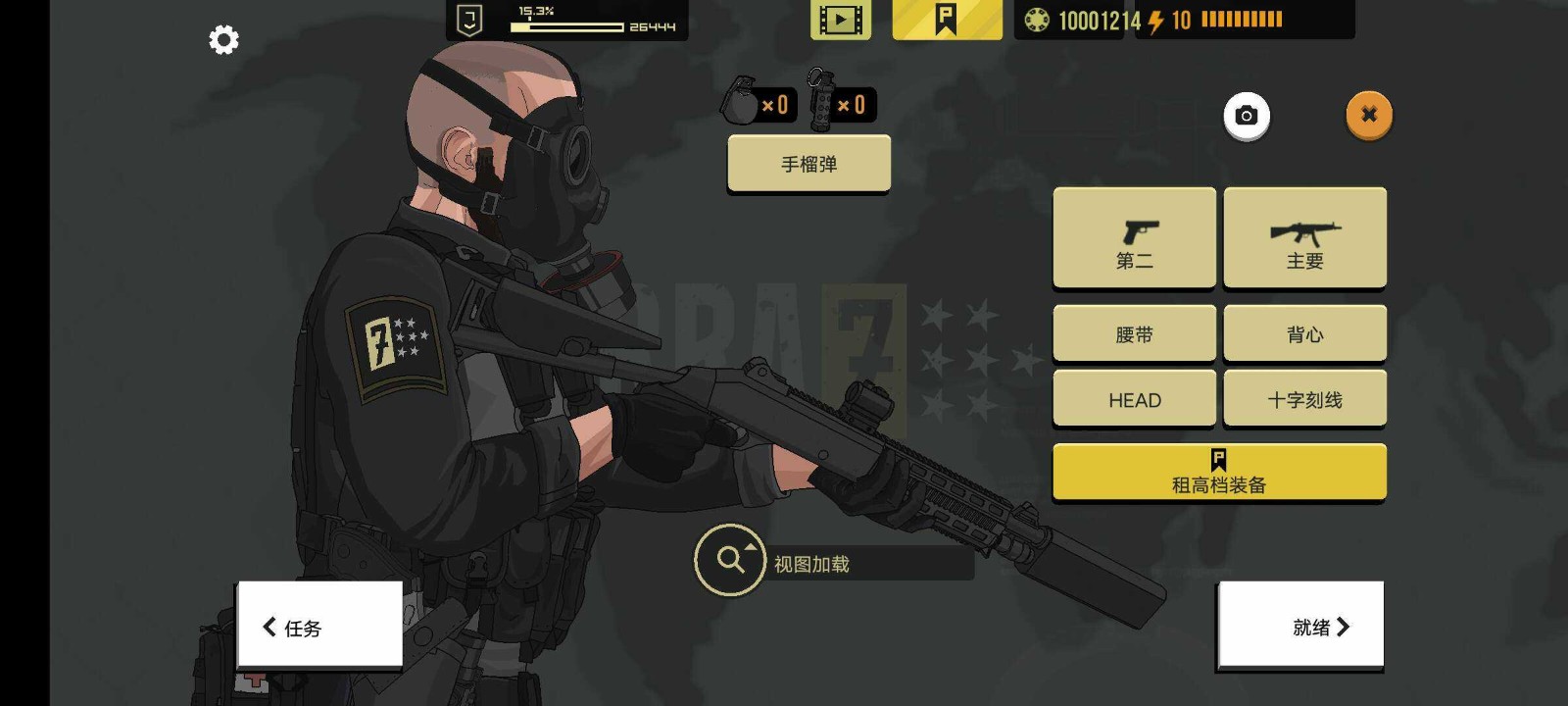Take a screenshot with the camera icon
Screen dimensions: 1568x706
pyautogui.click(x=1247, y=116)
